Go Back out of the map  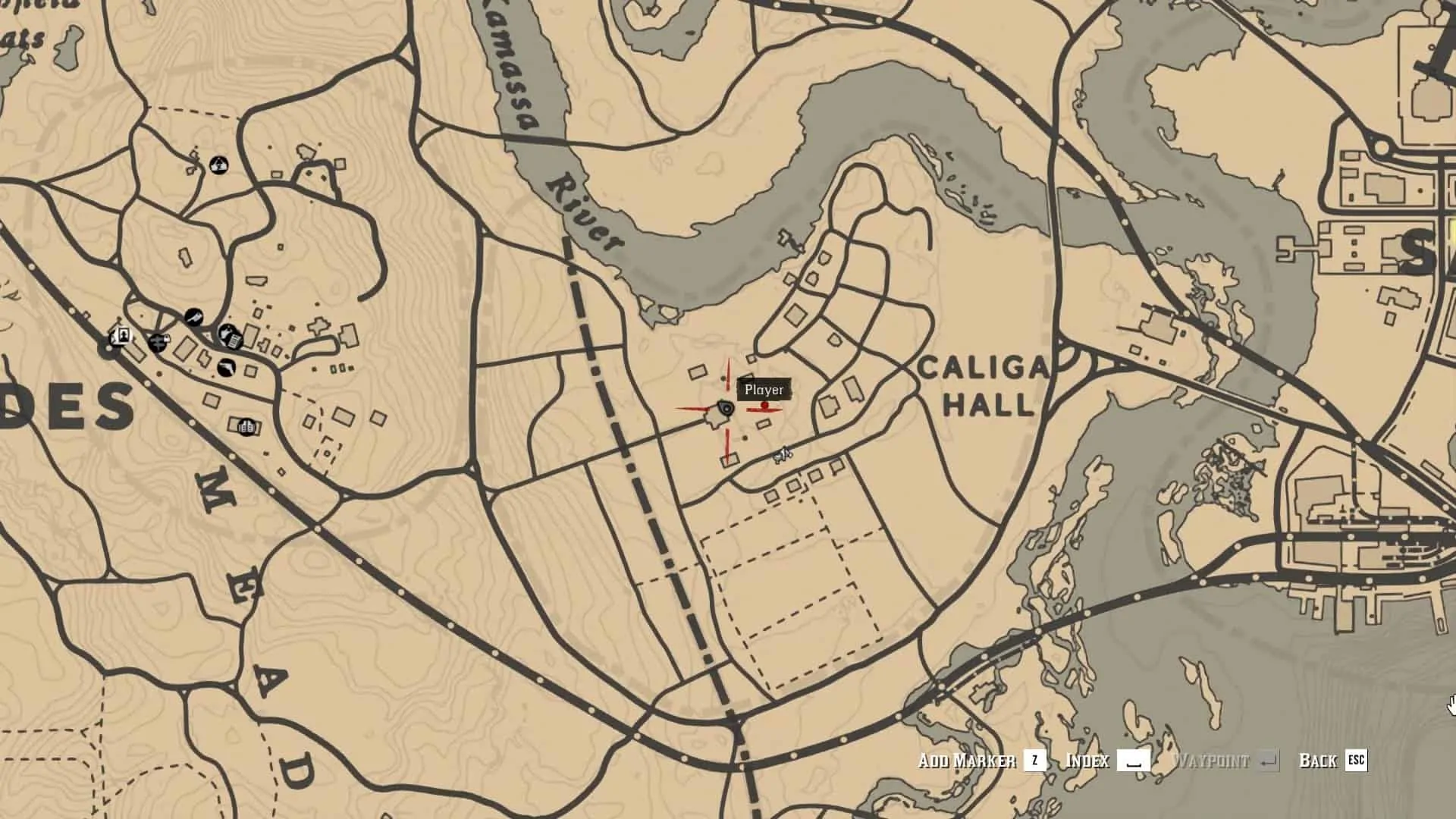pyautogui.click(x=1332, y=761)
